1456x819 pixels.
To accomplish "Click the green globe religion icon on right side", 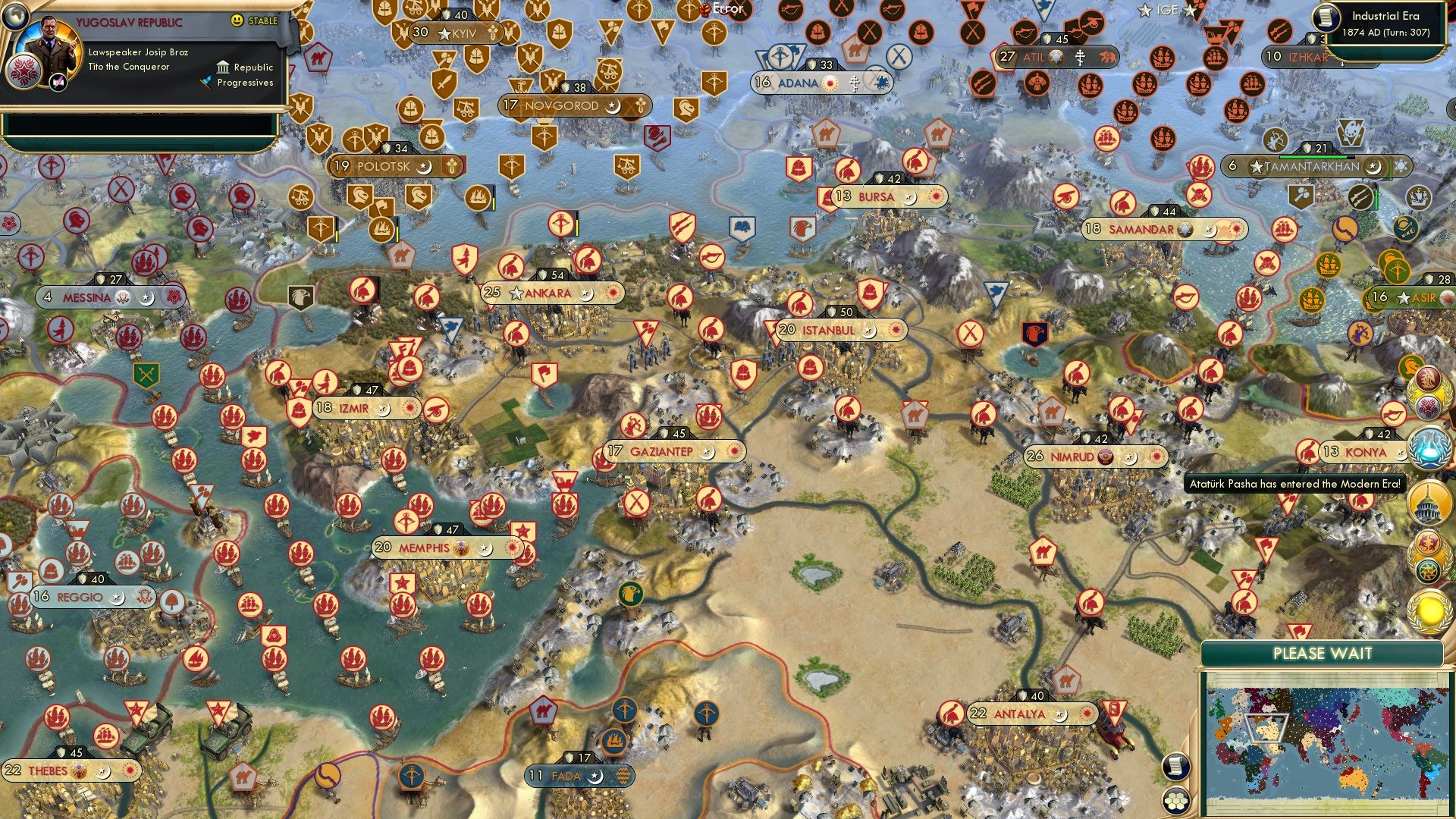I will pos(1429,569).
